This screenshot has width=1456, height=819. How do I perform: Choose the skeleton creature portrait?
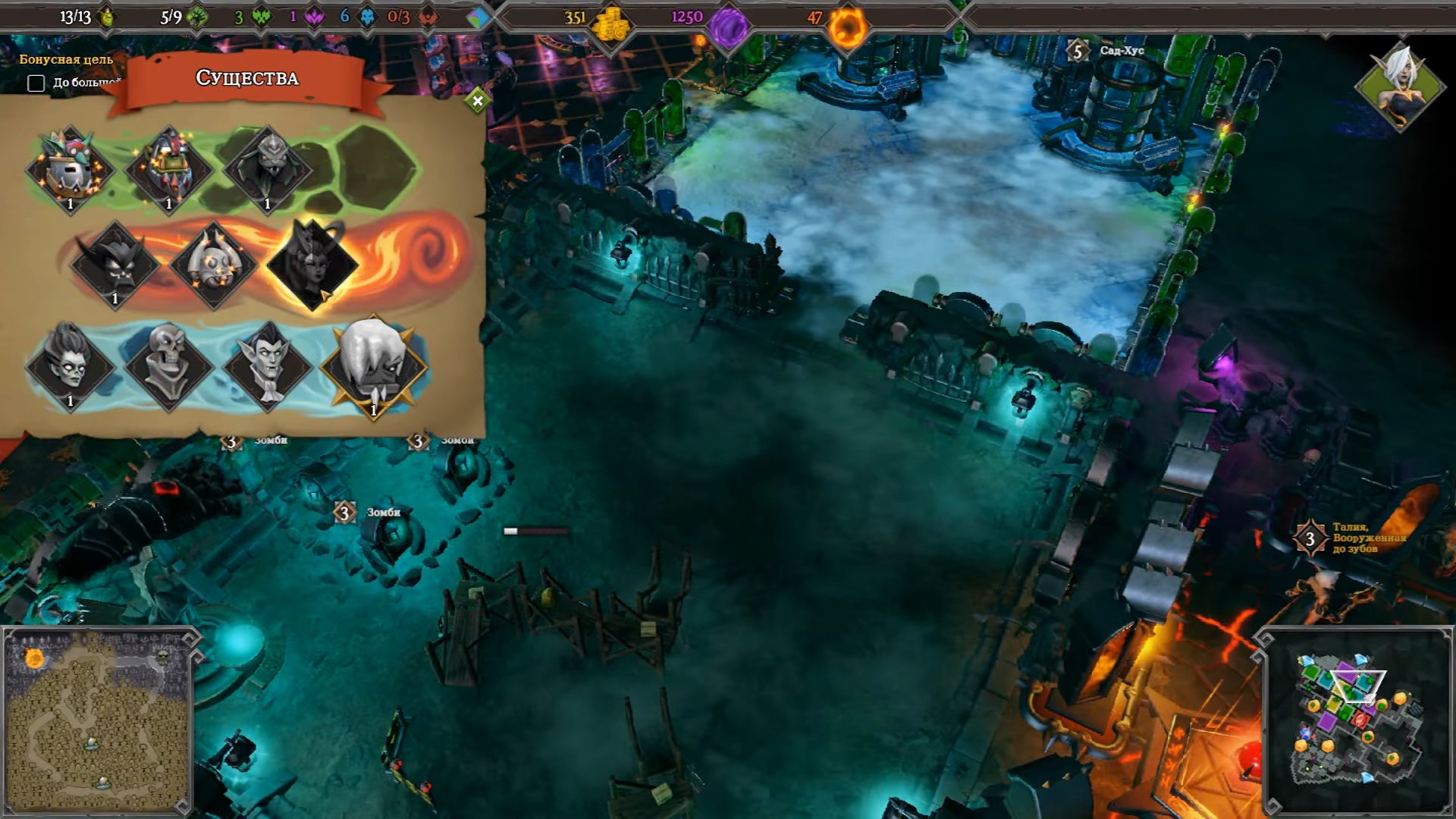coord(168,366)
